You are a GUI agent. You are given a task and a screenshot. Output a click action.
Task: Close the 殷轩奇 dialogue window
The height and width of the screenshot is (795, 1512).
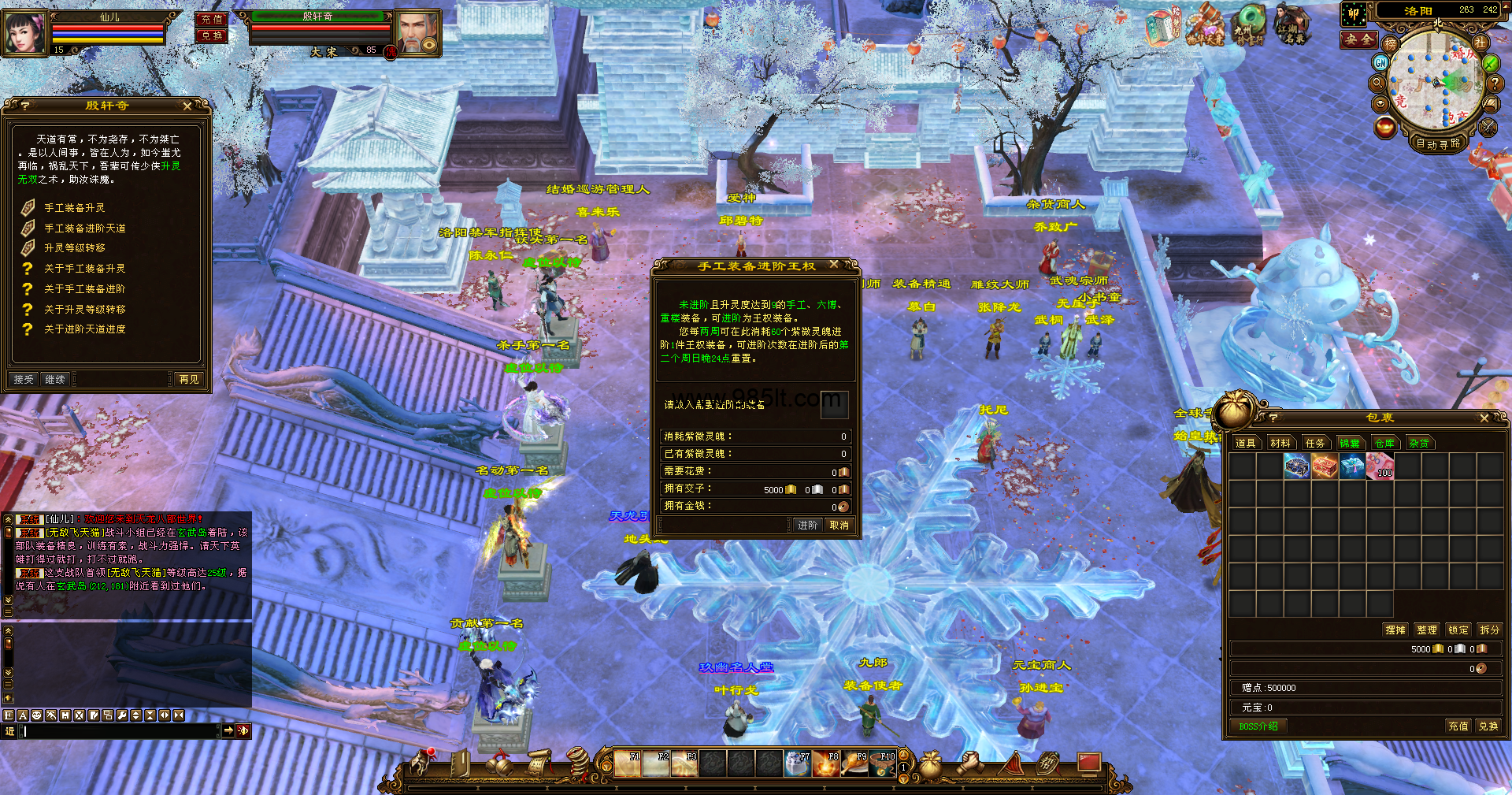pyautogui.click(x=187, y=106)
